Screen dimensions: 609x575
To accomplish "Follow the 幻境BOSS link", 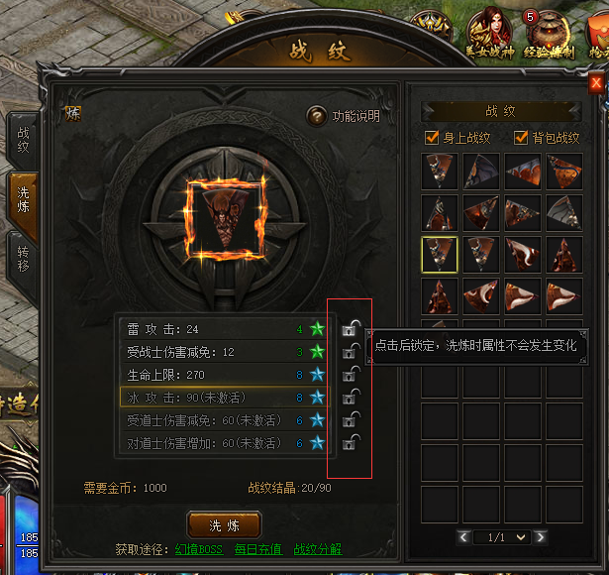I will [200, 549].
